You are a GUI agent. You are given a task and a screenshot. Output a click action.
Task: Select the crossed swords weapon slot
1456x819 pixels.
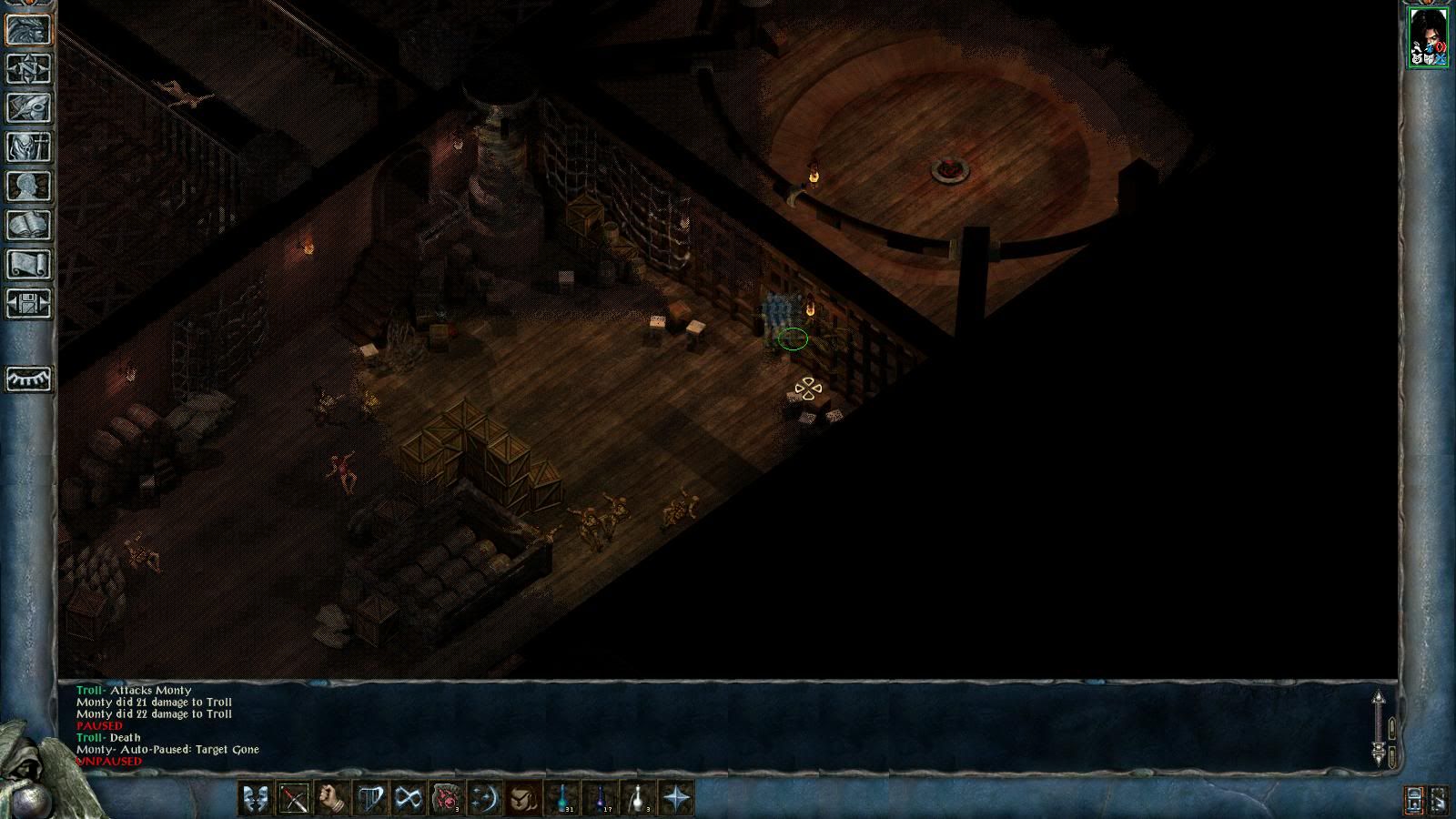tap(294, 799)
